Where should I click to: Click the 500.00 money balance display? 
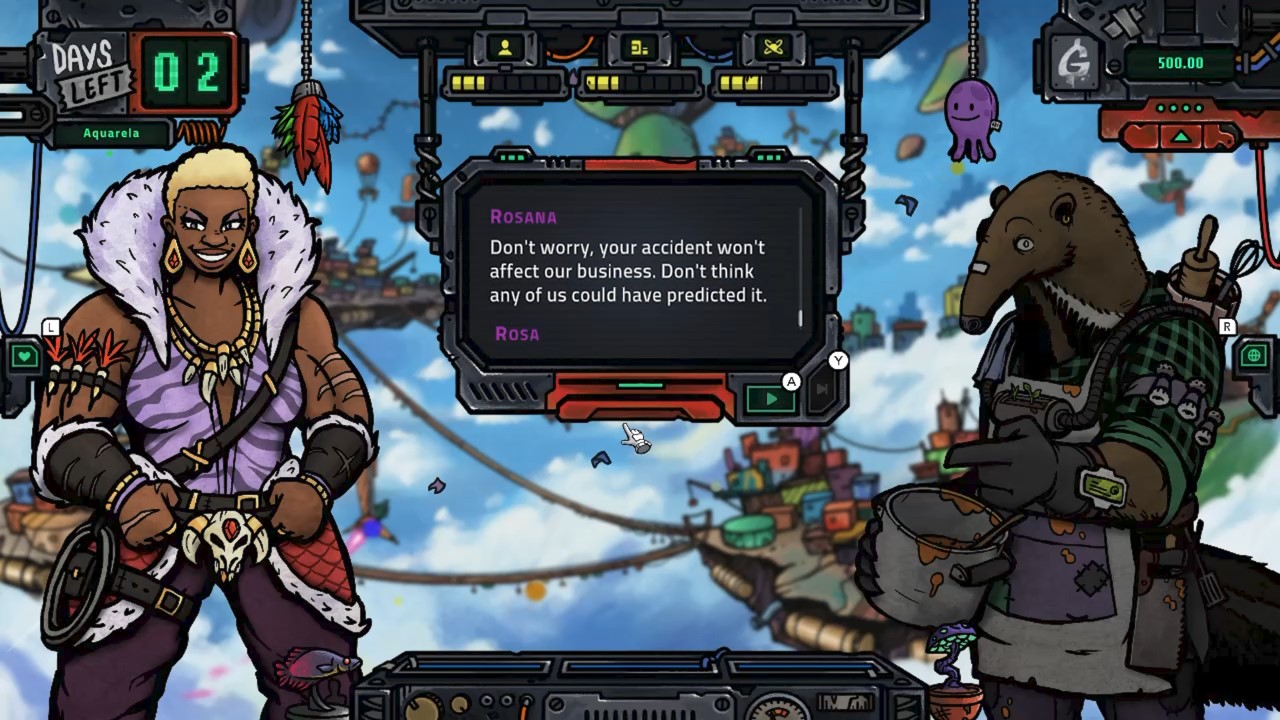click(x=1180, y=62)
